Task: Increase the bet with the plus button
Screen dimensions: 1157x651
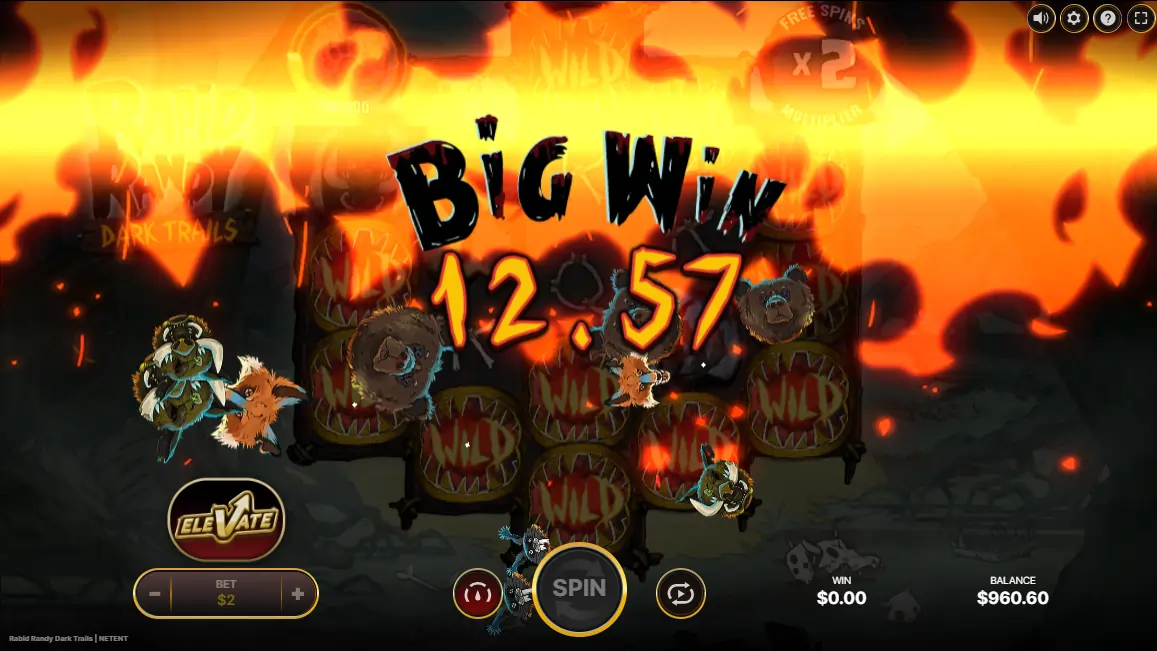Action: [x=298, y=593]
